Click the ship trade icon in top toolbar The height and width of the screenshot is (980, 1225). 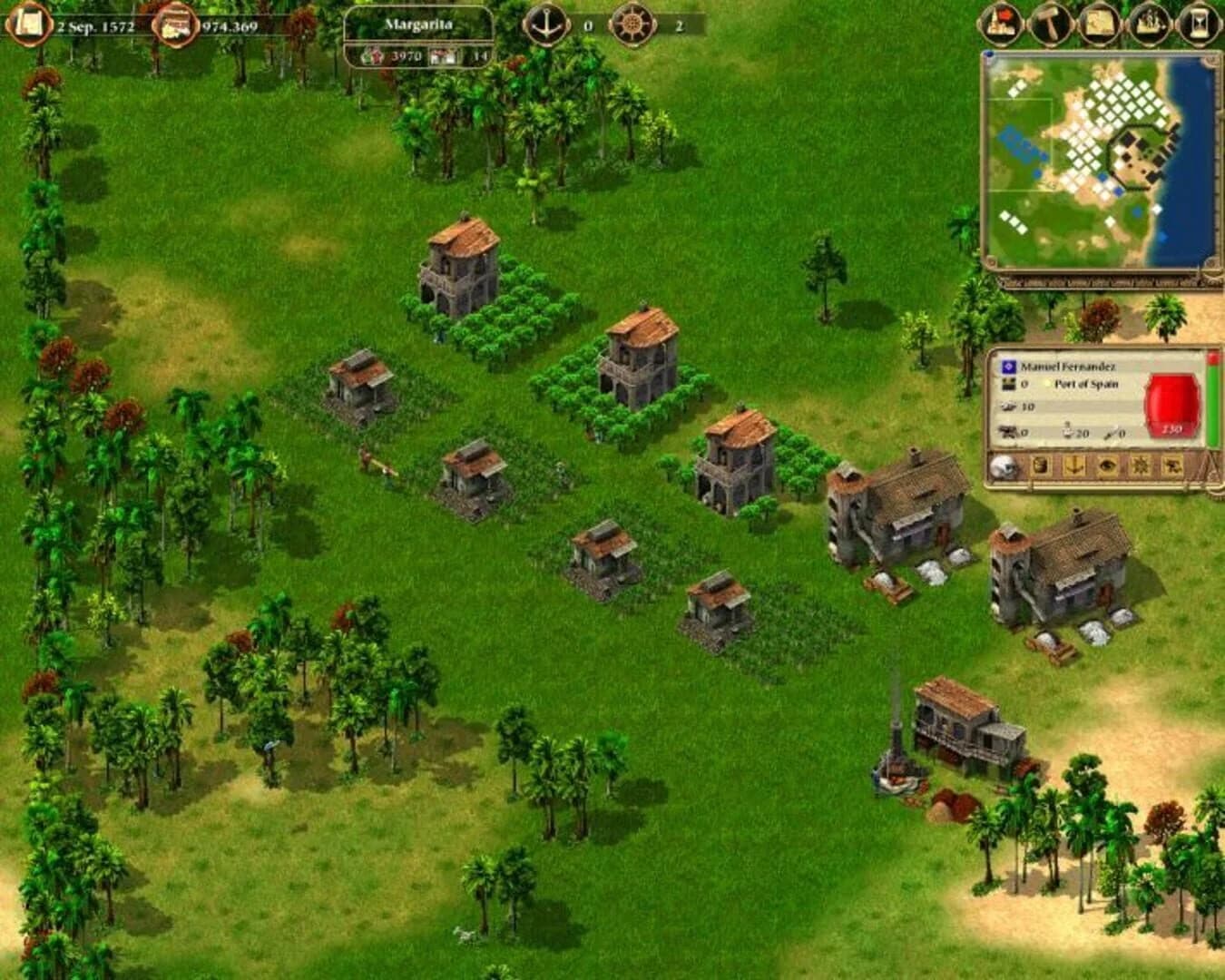point(1148,23)
